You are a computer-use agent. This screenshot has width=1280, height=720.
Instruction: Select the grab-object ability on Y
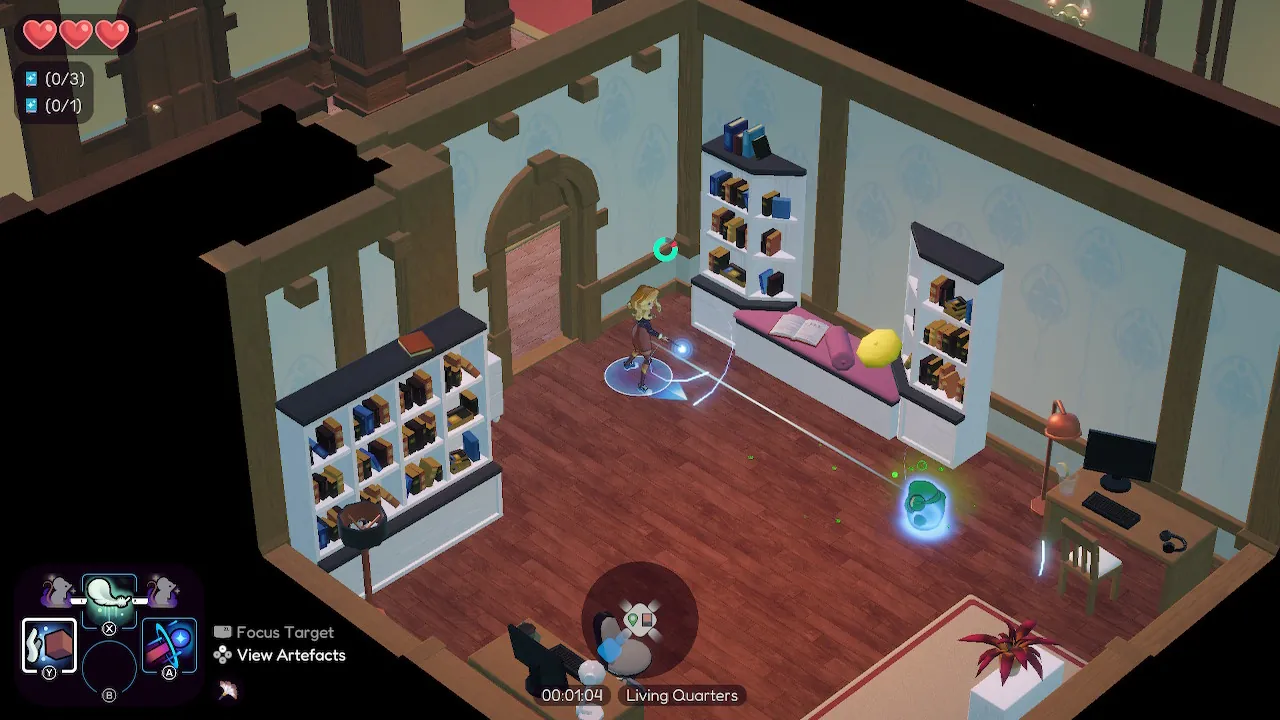[50, 645]
